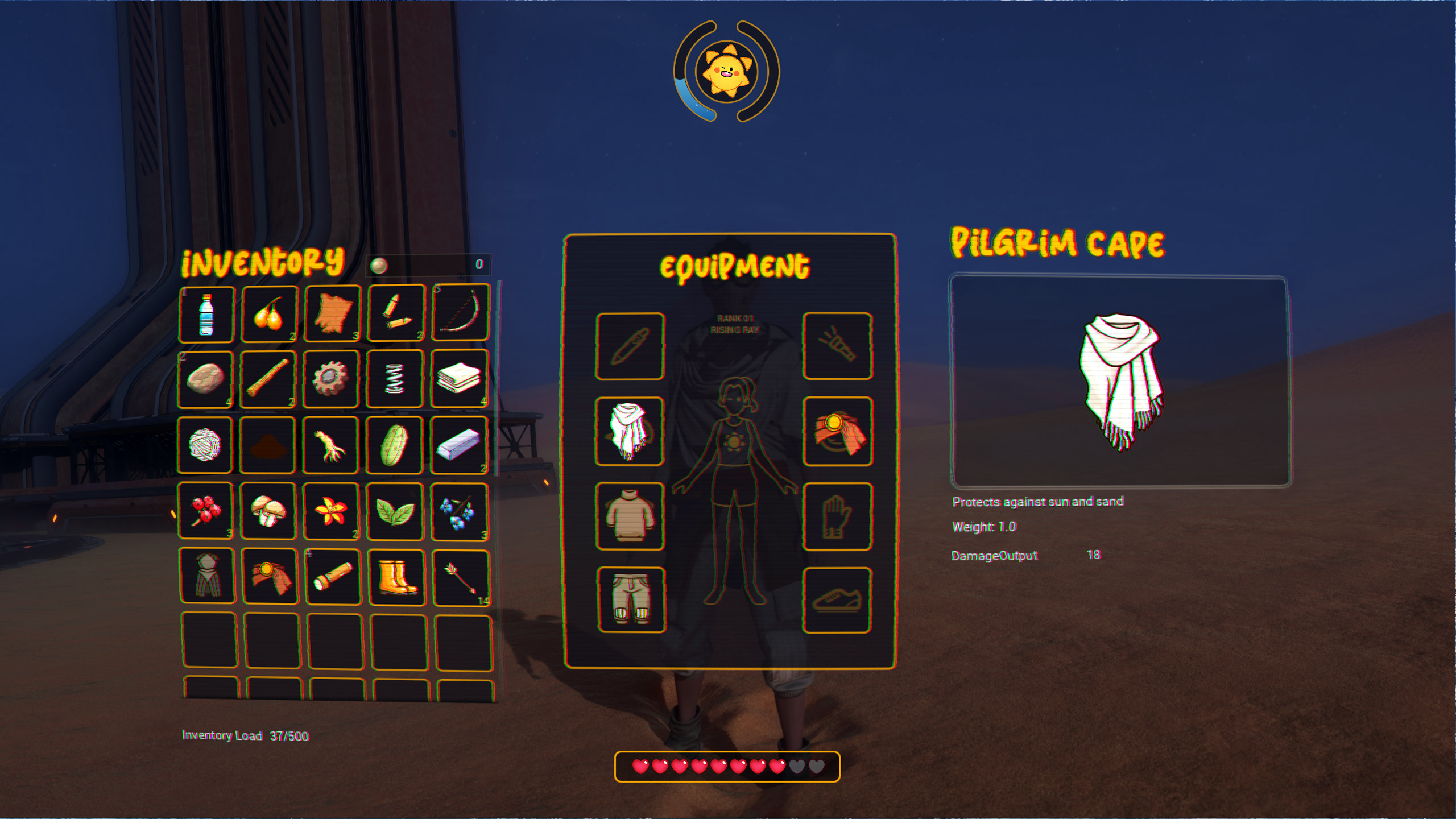Select the equipped turtleneck sweater slot
This screenshot has width=1456, height=819.
pyautogui.click(x=630, y=516)
